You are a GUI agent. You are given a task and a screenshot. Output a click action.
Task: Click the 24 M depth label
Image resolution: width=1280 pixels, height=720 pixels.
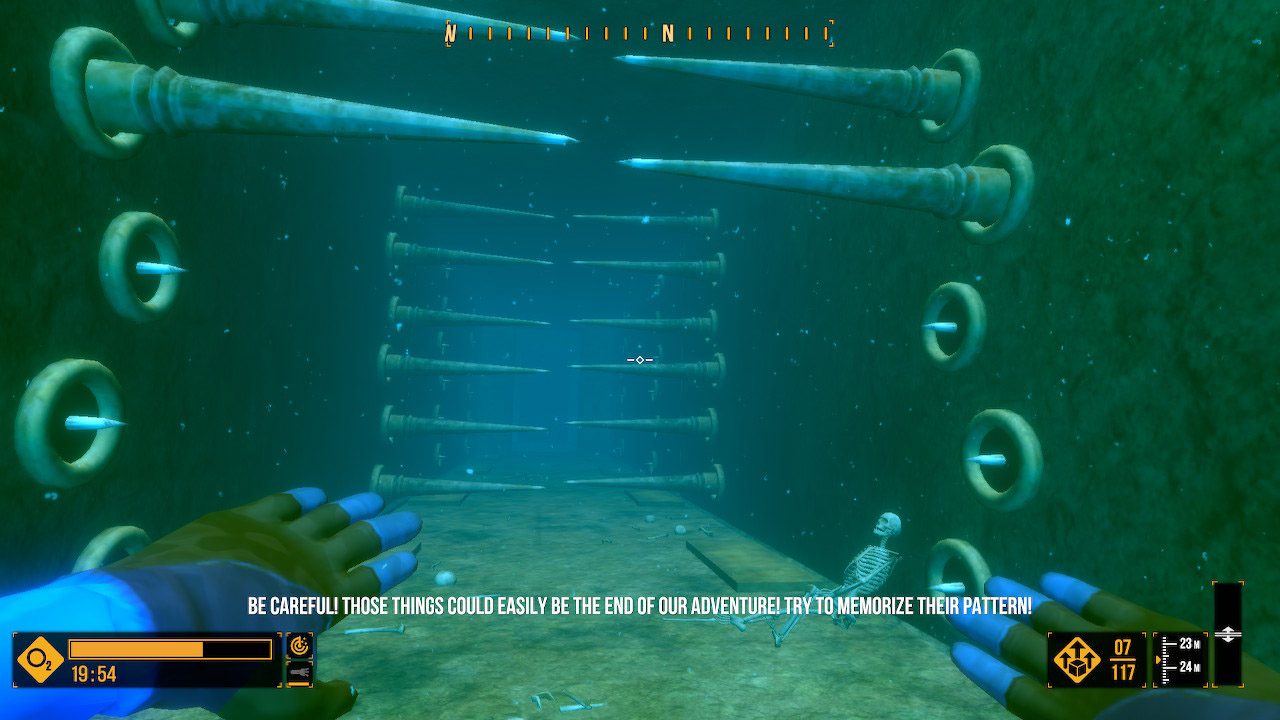click(x=1188, y=666)
